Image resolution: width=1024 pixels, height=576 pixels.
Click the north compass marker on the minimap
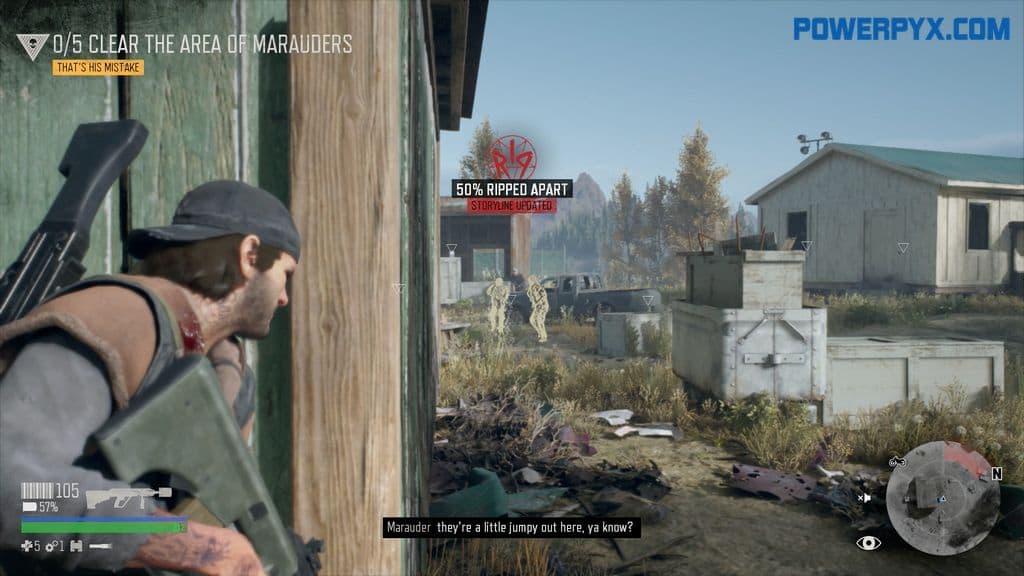[996, 474]
